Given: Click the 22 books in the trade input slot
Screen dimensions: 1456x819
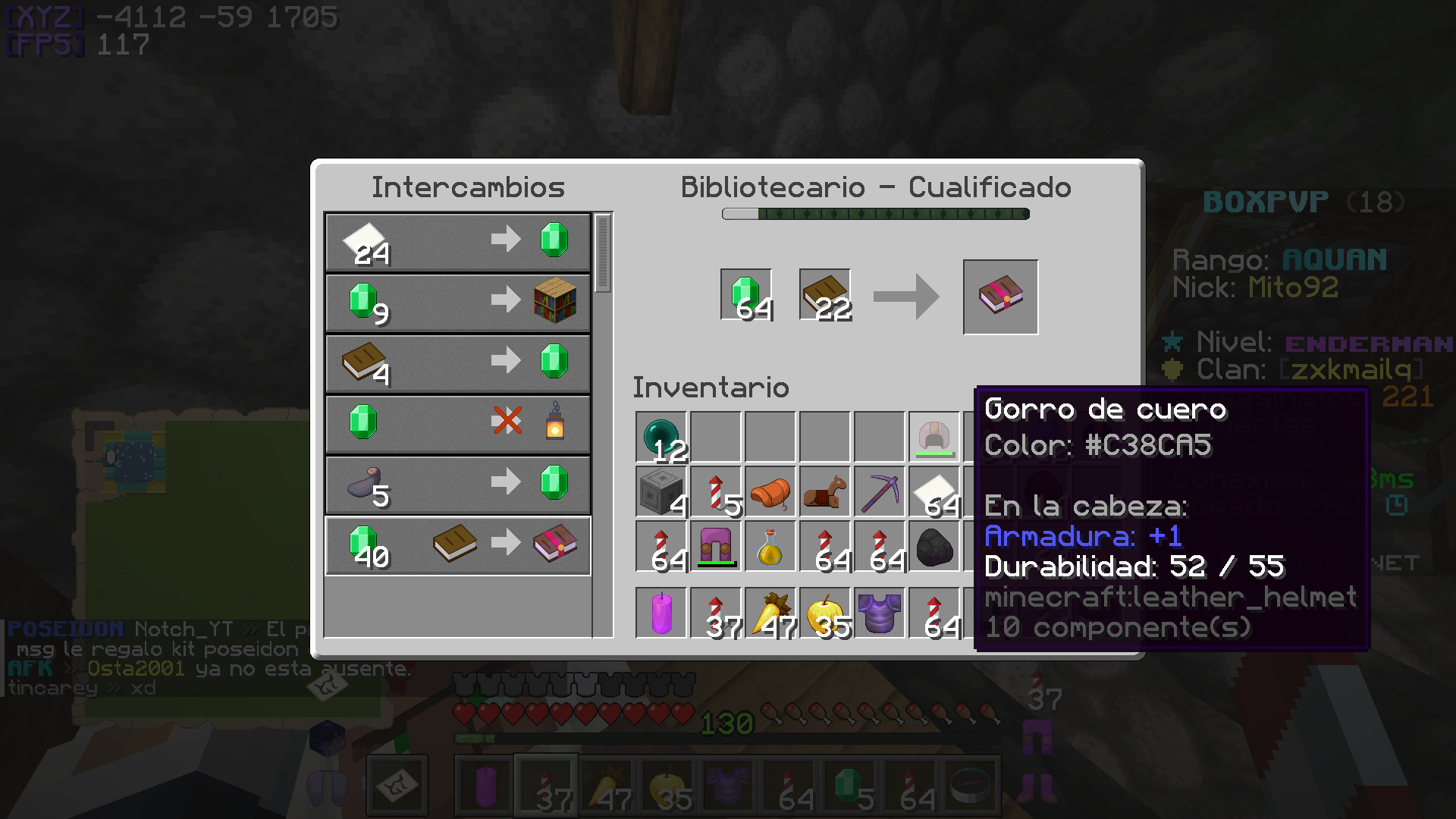Looking at the screenshot, I should click(x=825, y=295).
